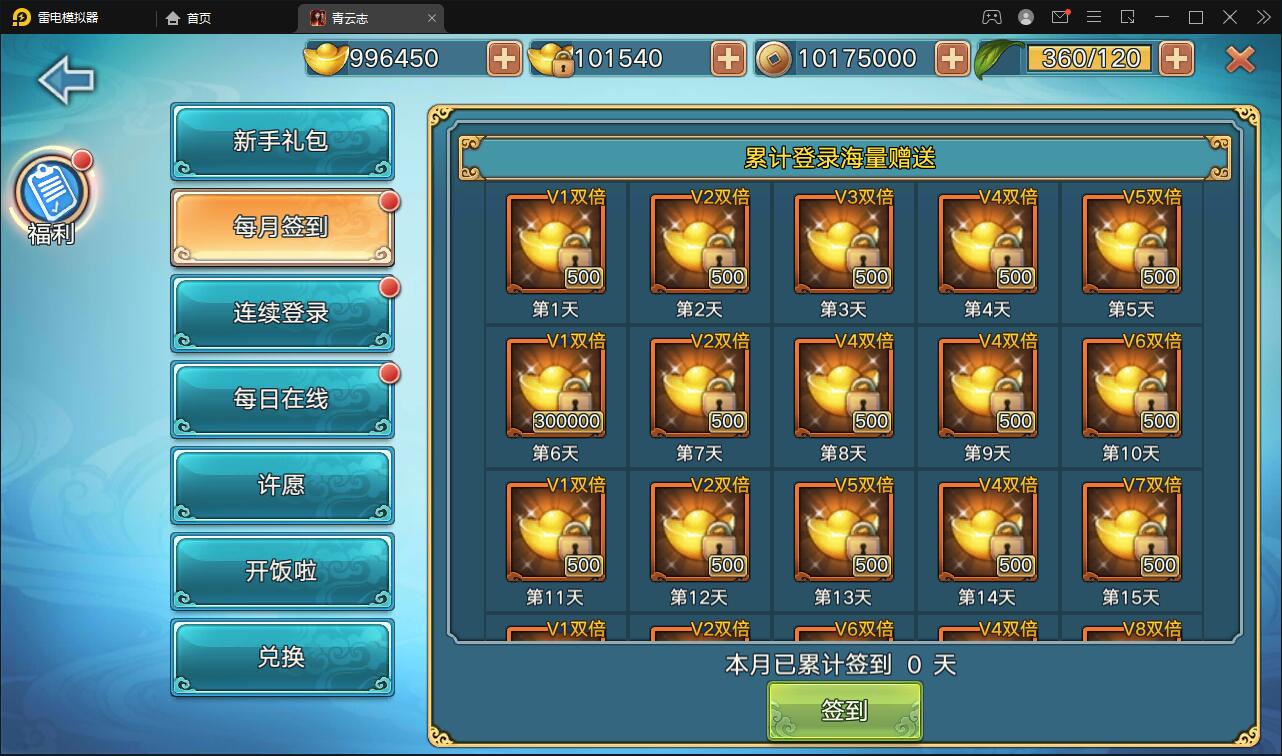Open the 连续登录 continuous login page
Screen dimensions: 1282x756
[282, 314]
